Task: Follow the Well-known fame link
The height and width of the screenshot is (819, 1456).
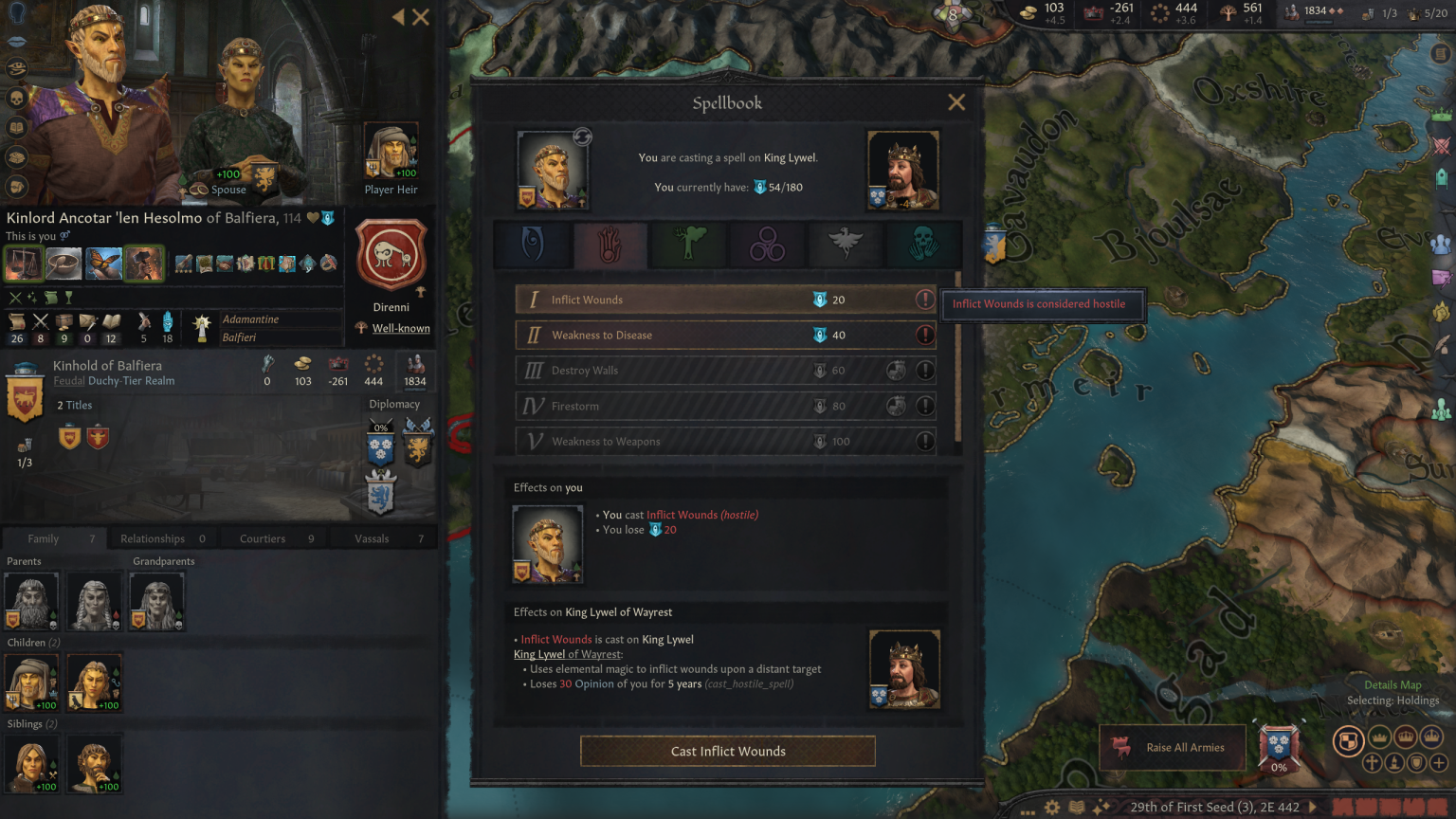Action: pyautogui.click(x=401, y=328)
